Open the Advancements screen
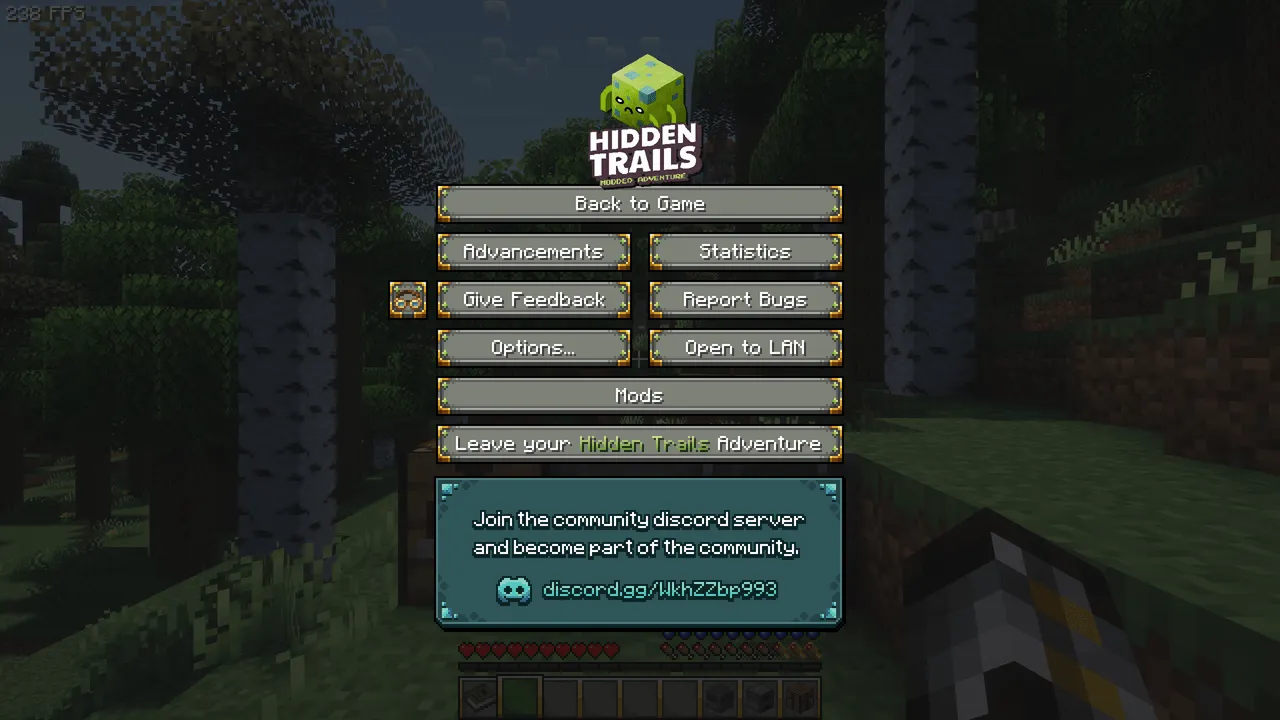 click(x=533, y=251)
